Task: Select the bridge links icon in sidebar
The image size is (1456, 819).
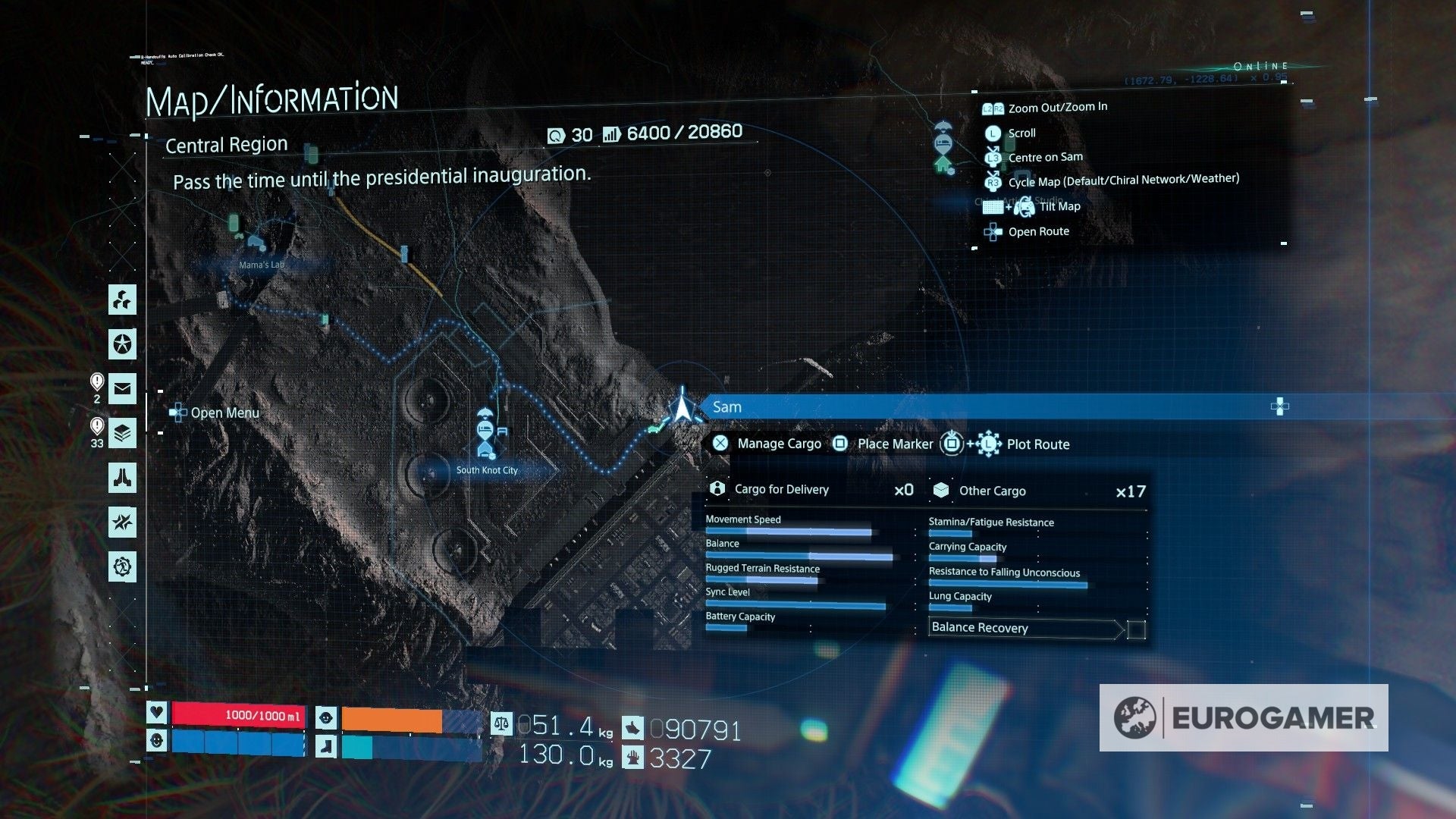Action: pyautogui.click(x=123, y=479)
